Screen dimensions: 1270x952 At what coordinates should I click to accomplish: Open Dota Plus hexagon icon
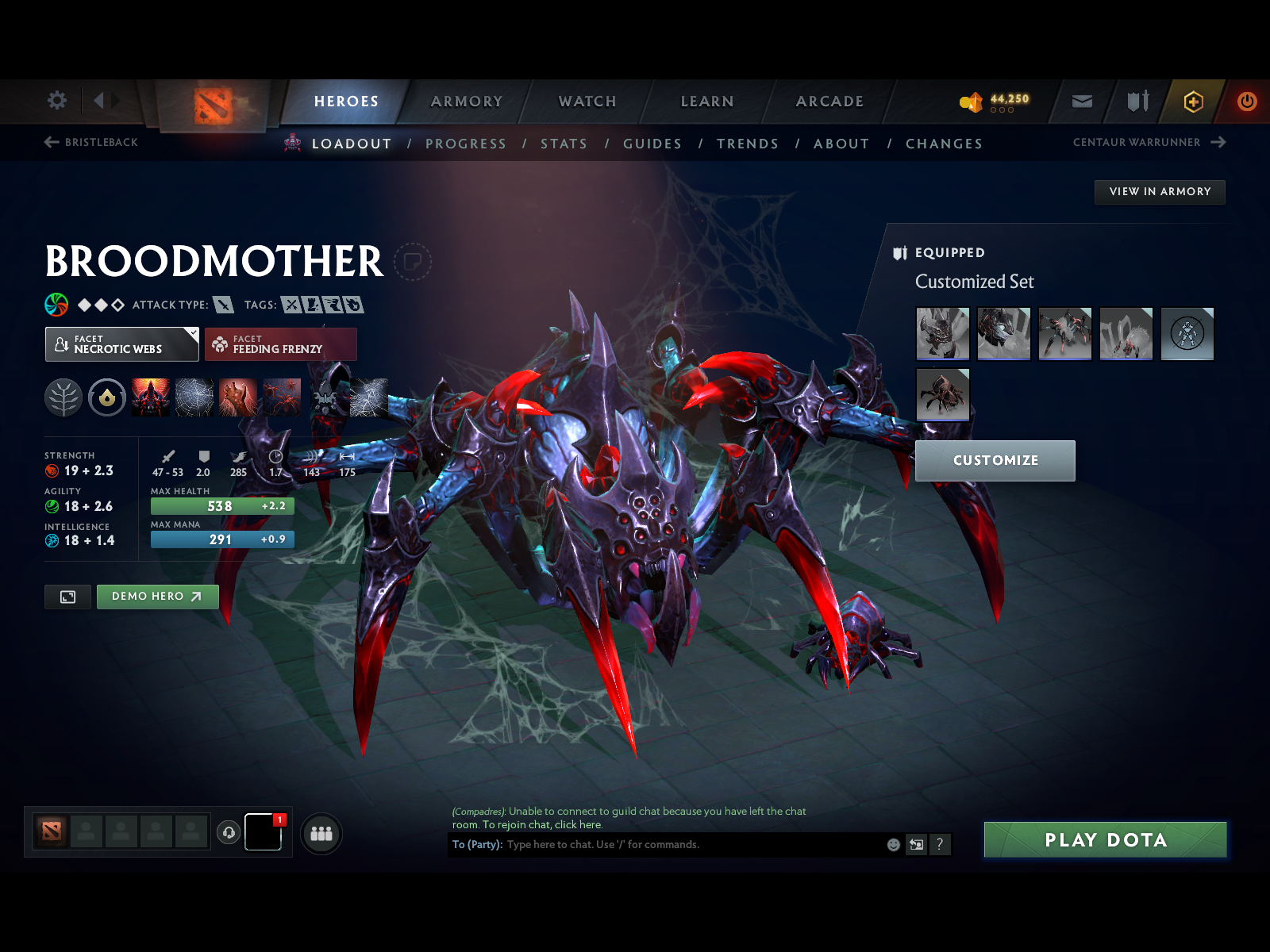1193,102
